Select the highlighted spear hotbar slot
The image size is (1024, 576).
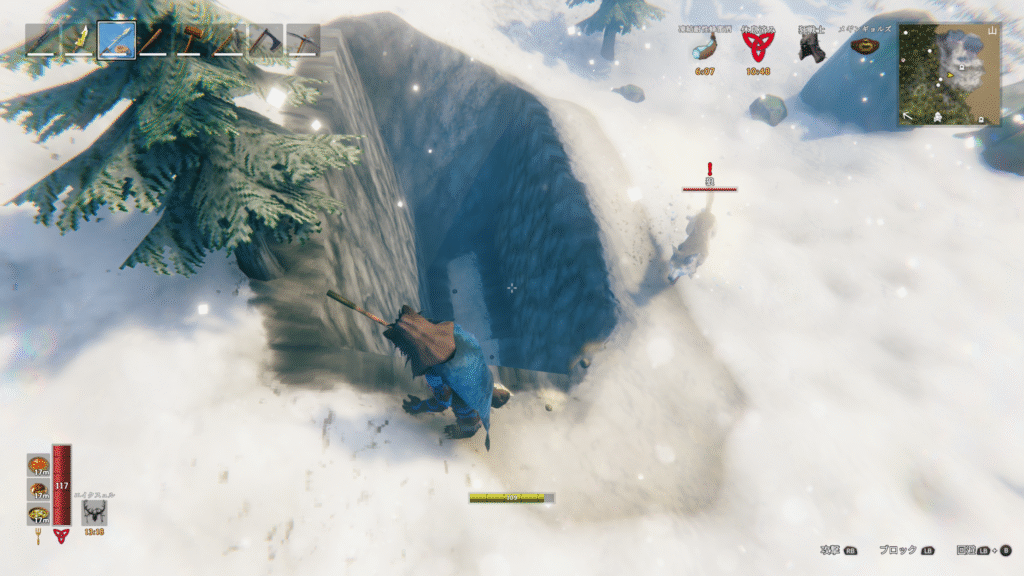pyautogui.click(x=117, y=41)
